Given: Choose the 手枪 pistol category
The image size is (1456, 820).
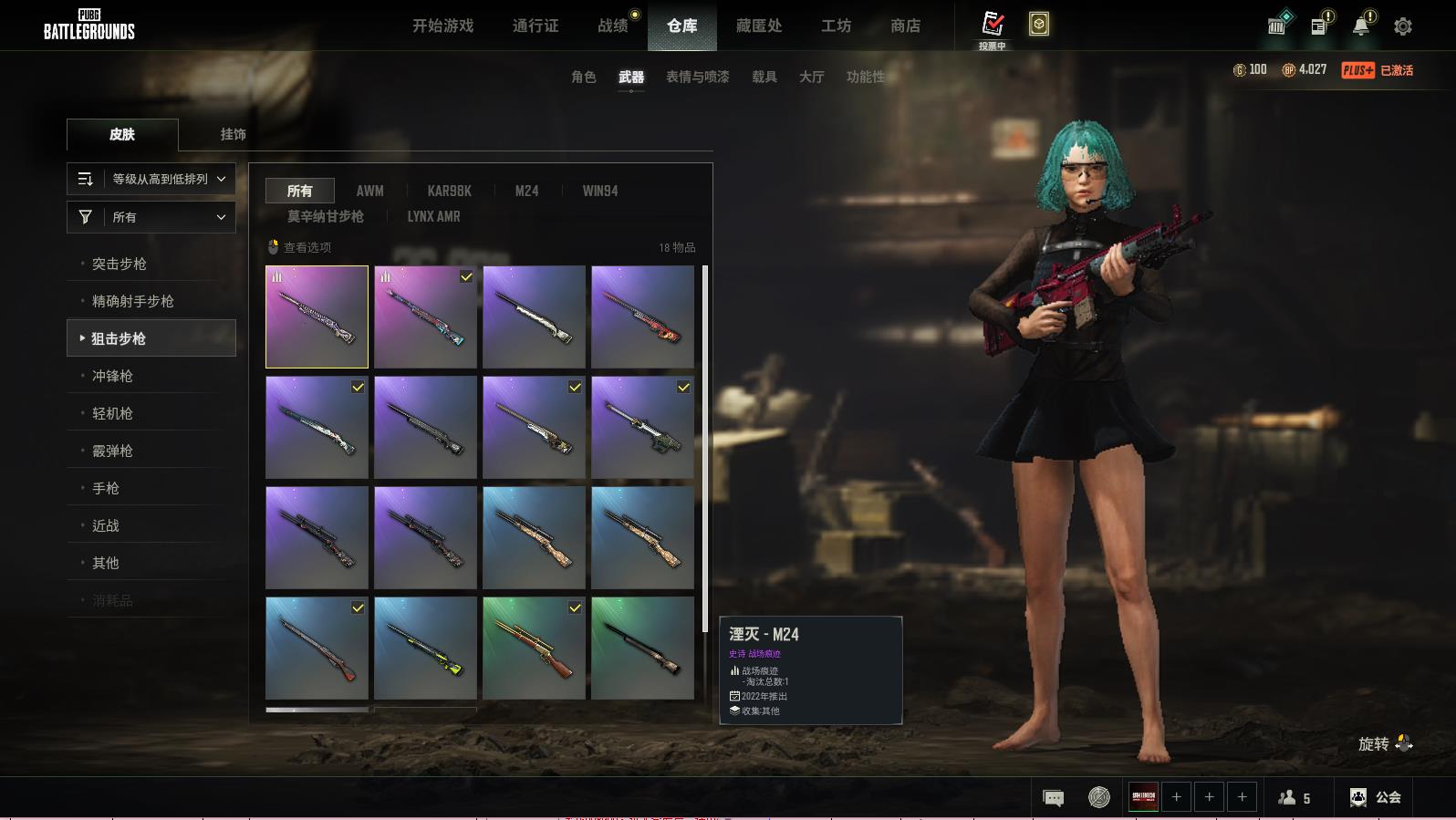Looking at the screenshot, I should click(x=106, y=488).
